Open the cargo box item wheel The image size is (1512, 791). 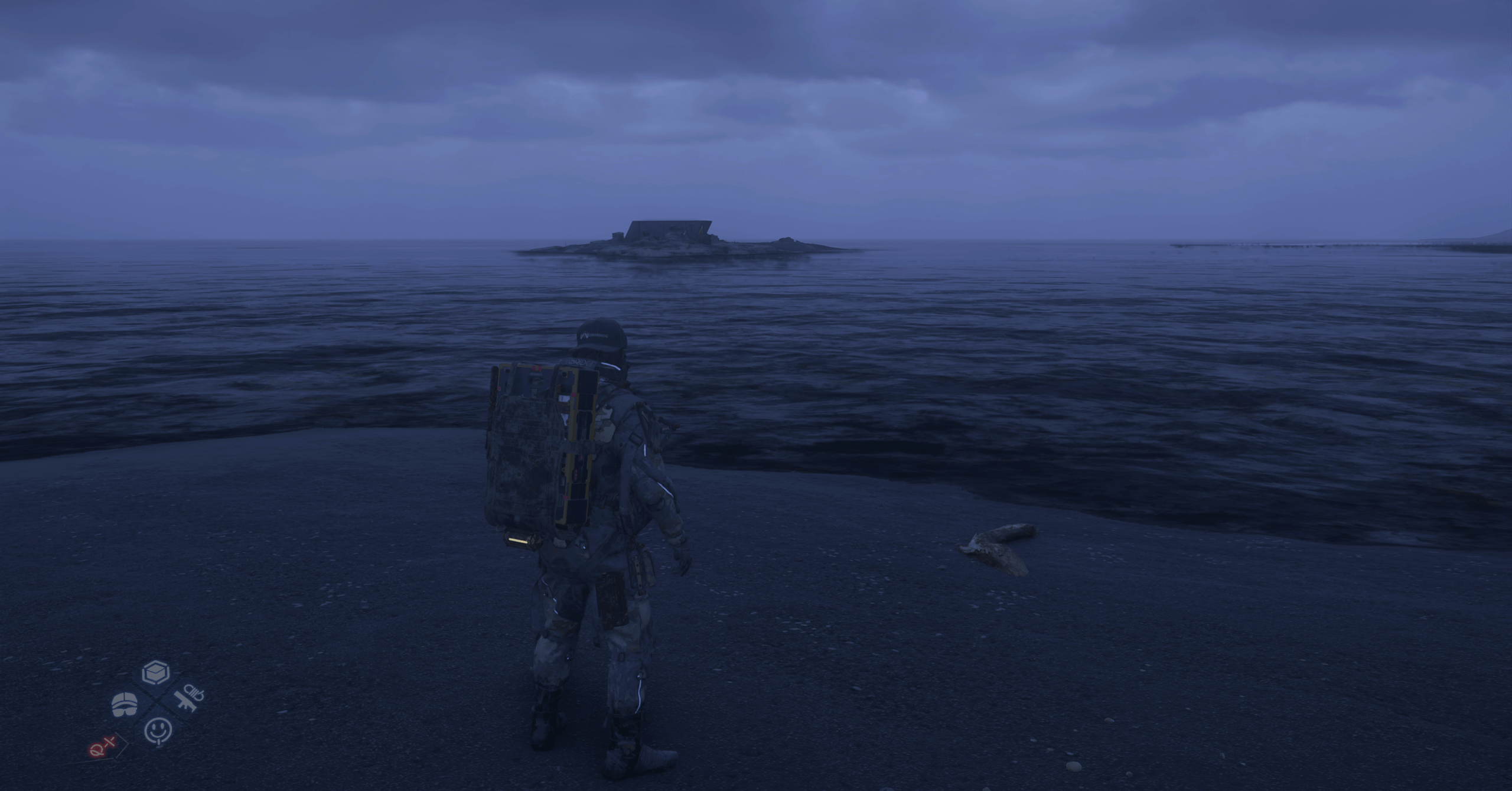point(156,673)
